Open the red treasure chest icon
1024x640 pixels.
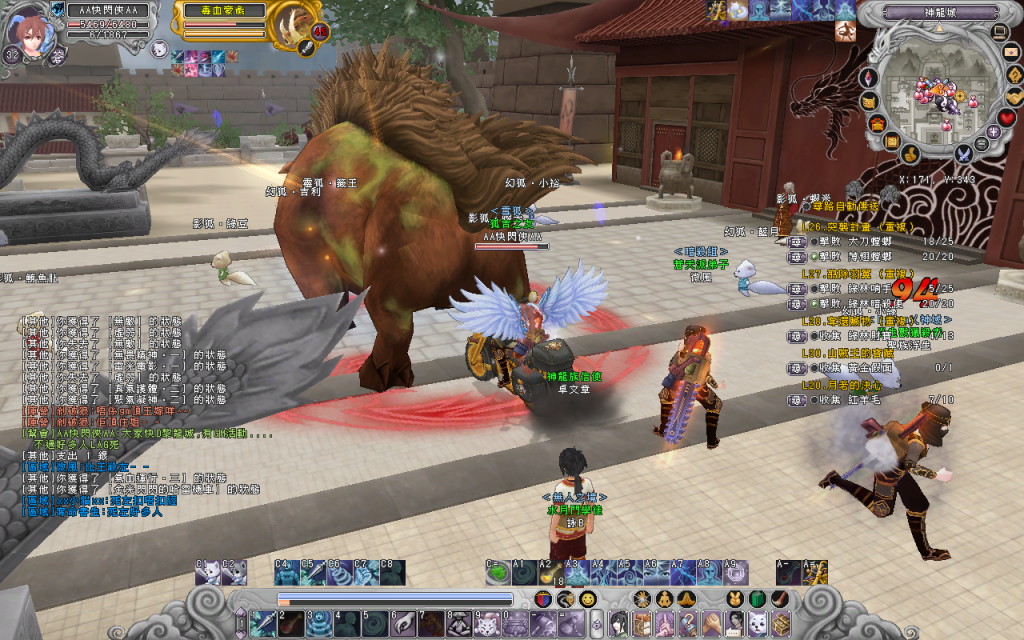pyautogui.click(x=877, y=124)
